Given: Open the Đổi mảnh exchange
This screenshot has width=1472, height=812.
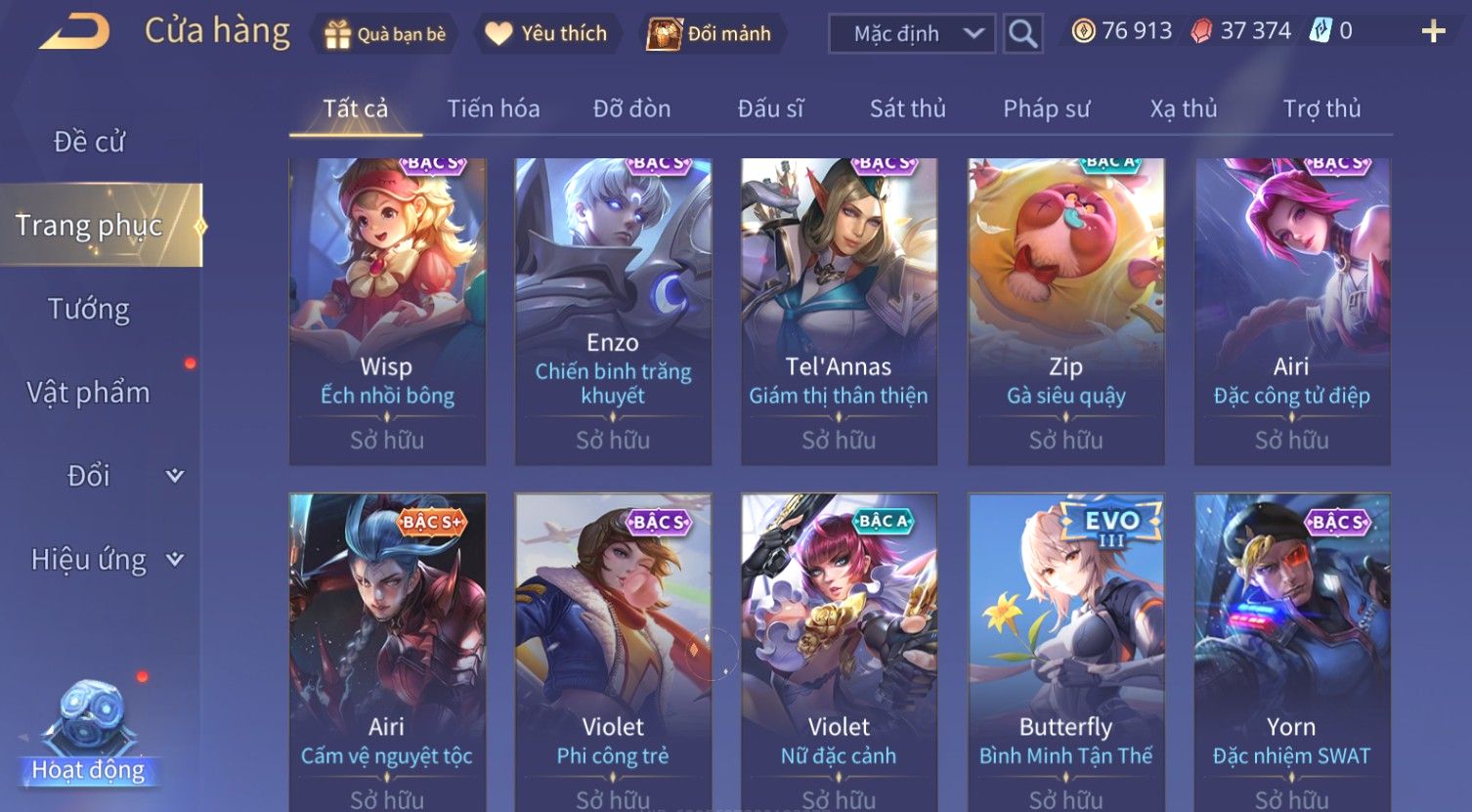Looking at the screenshot, I should tap(712, 34).
